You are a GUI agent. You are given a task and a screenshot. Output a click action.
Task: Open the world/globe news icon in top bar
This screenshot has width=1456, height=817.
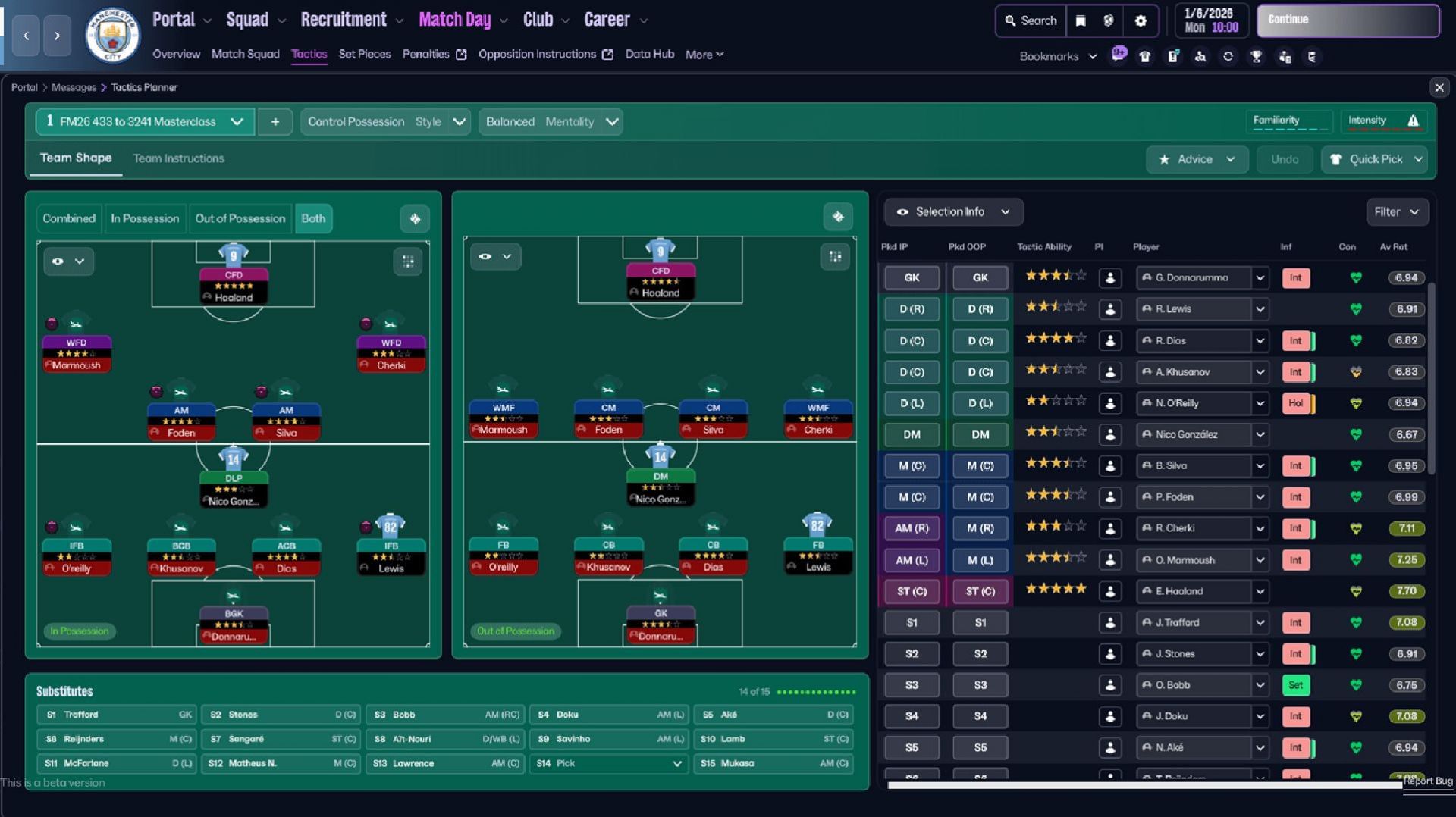pyautogui.click(x=1109, y=21)
